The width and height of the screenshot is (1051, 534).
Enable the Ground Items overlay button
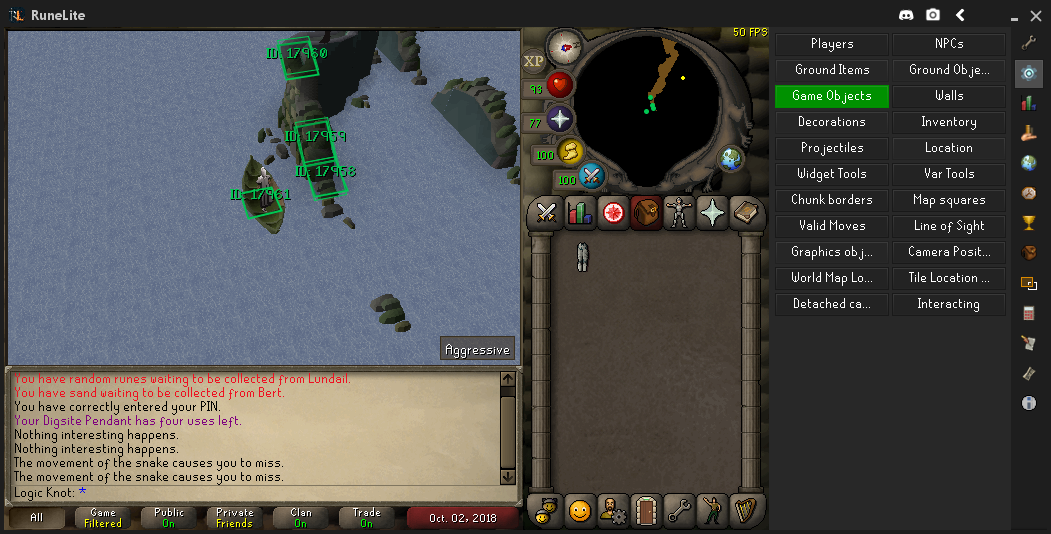pyautogui.click(x=831, y=70)
